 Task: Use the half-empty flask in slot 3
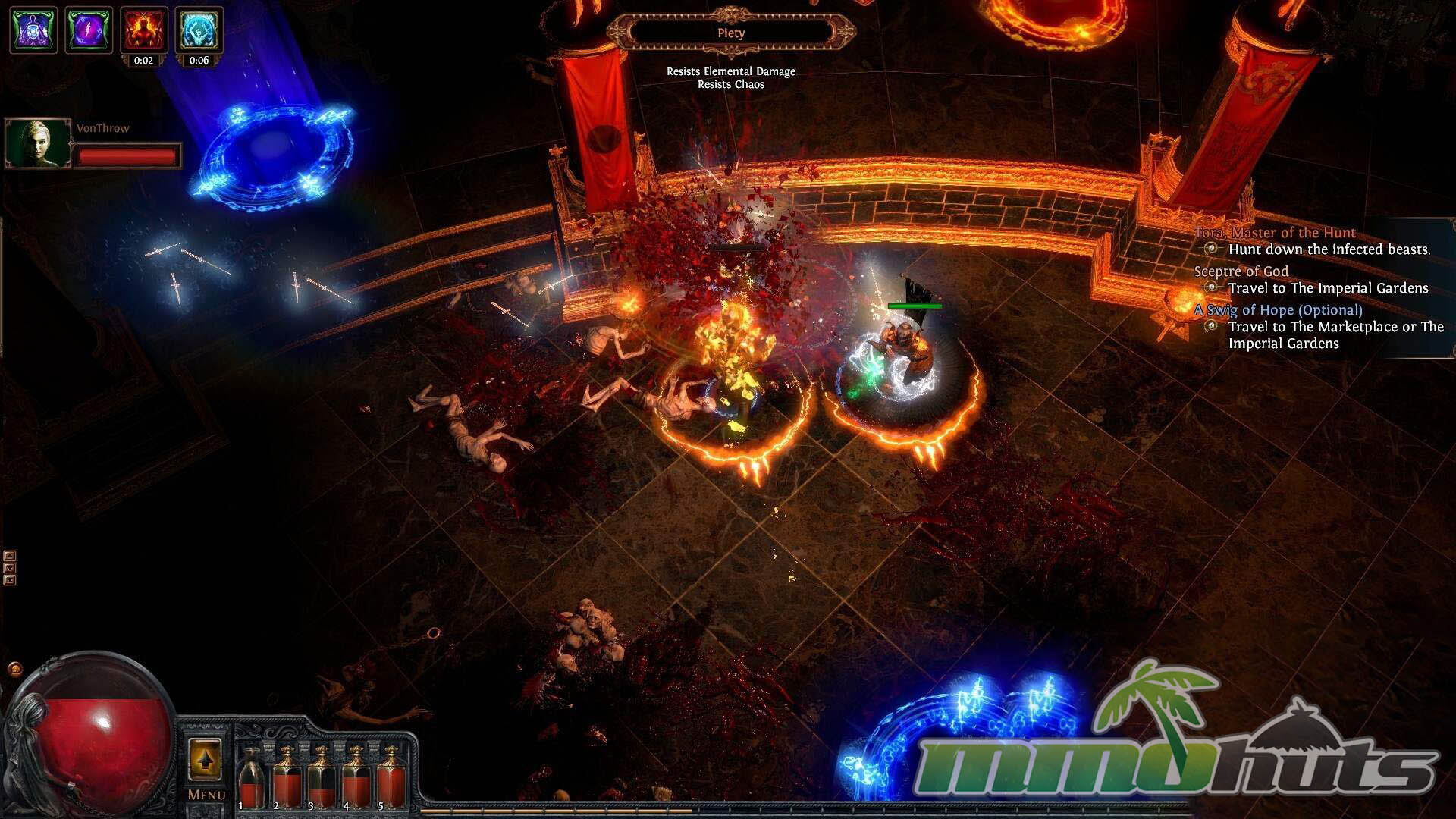322,778
